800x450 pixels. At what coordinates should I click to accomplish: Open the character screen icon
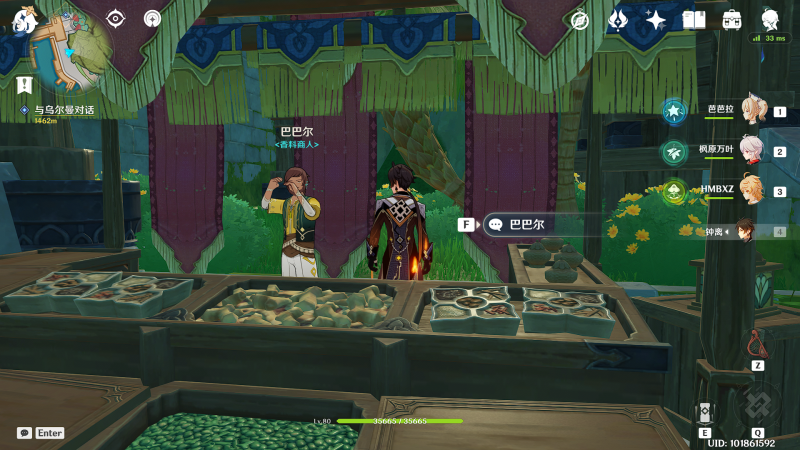click(770, 20)
